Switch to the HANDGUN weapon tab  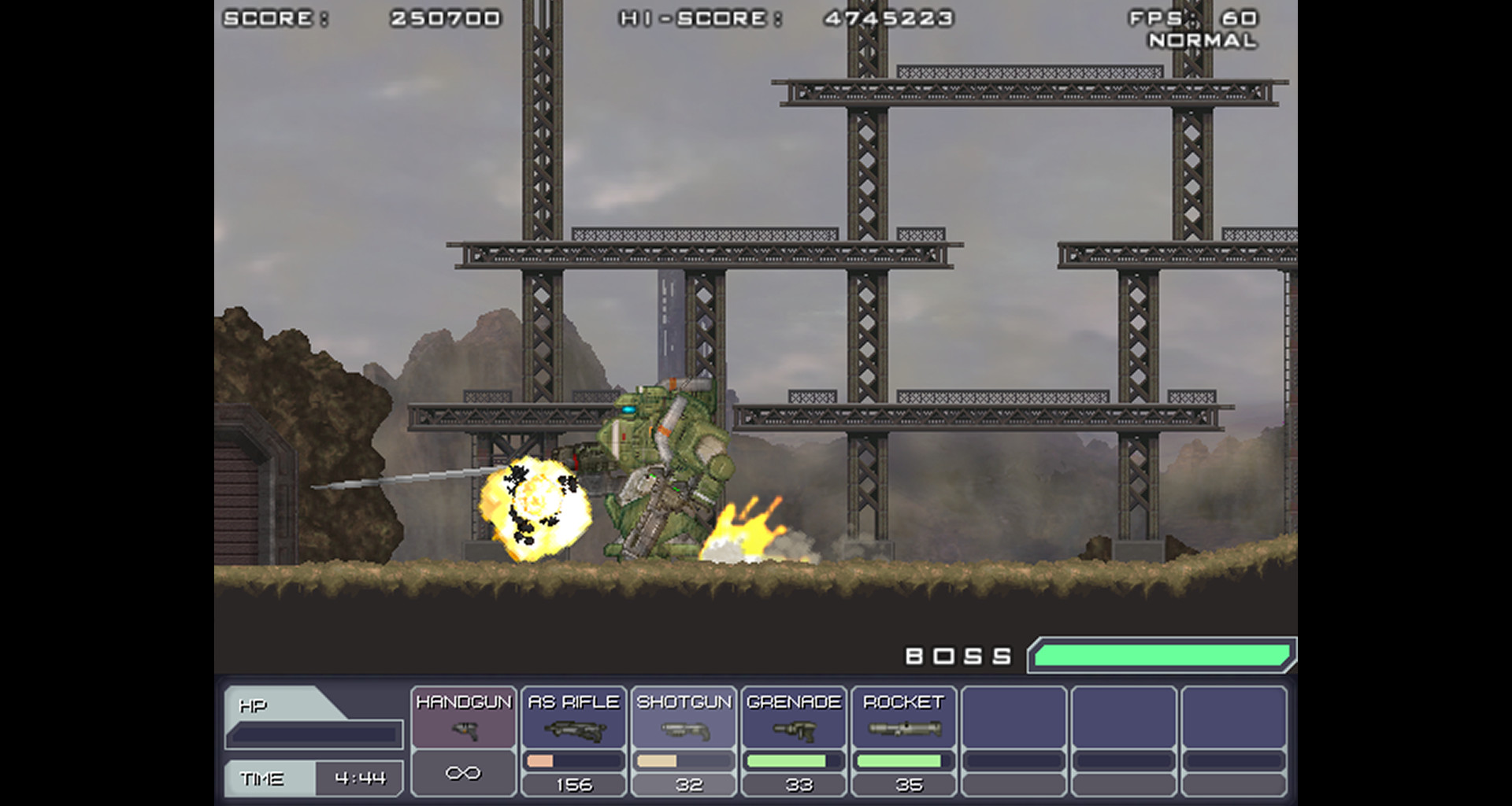[x=463, y=701]
